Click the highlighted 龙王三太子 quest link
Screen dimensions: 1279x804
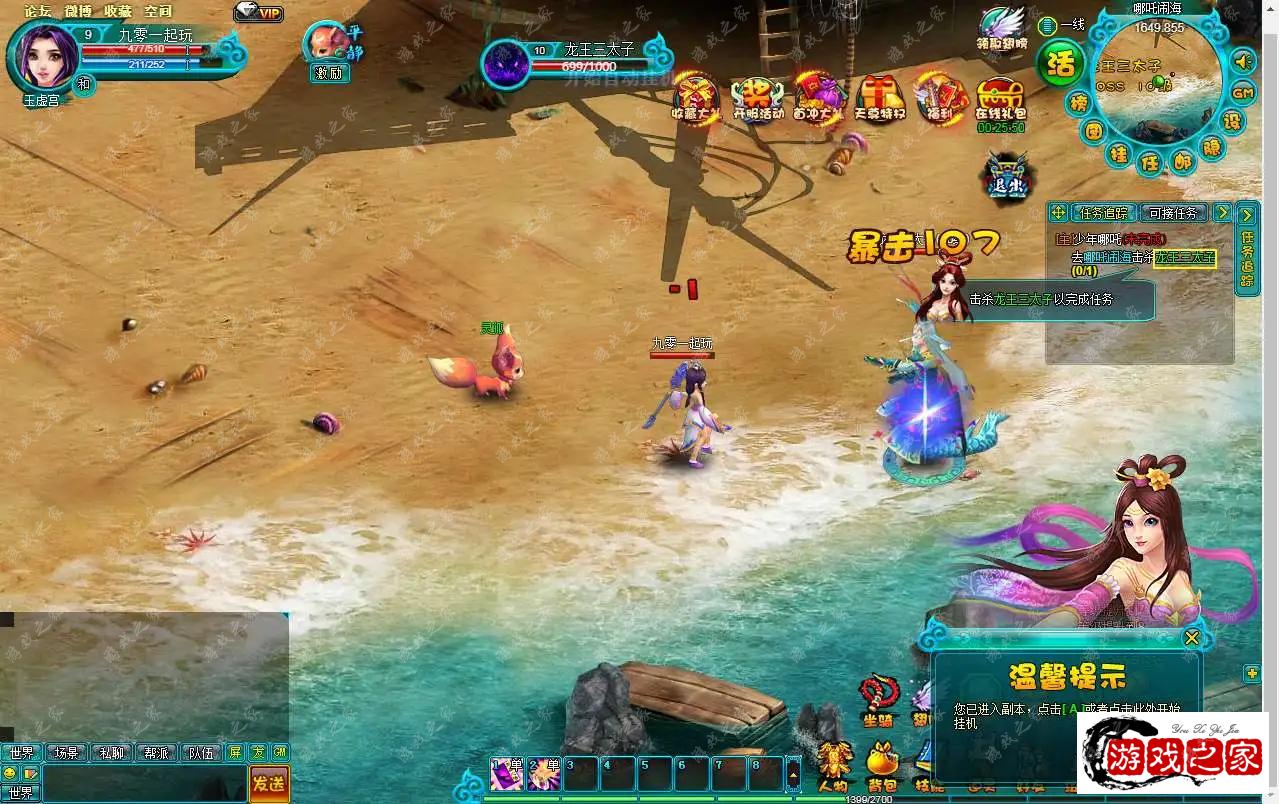click(1184, 258)
